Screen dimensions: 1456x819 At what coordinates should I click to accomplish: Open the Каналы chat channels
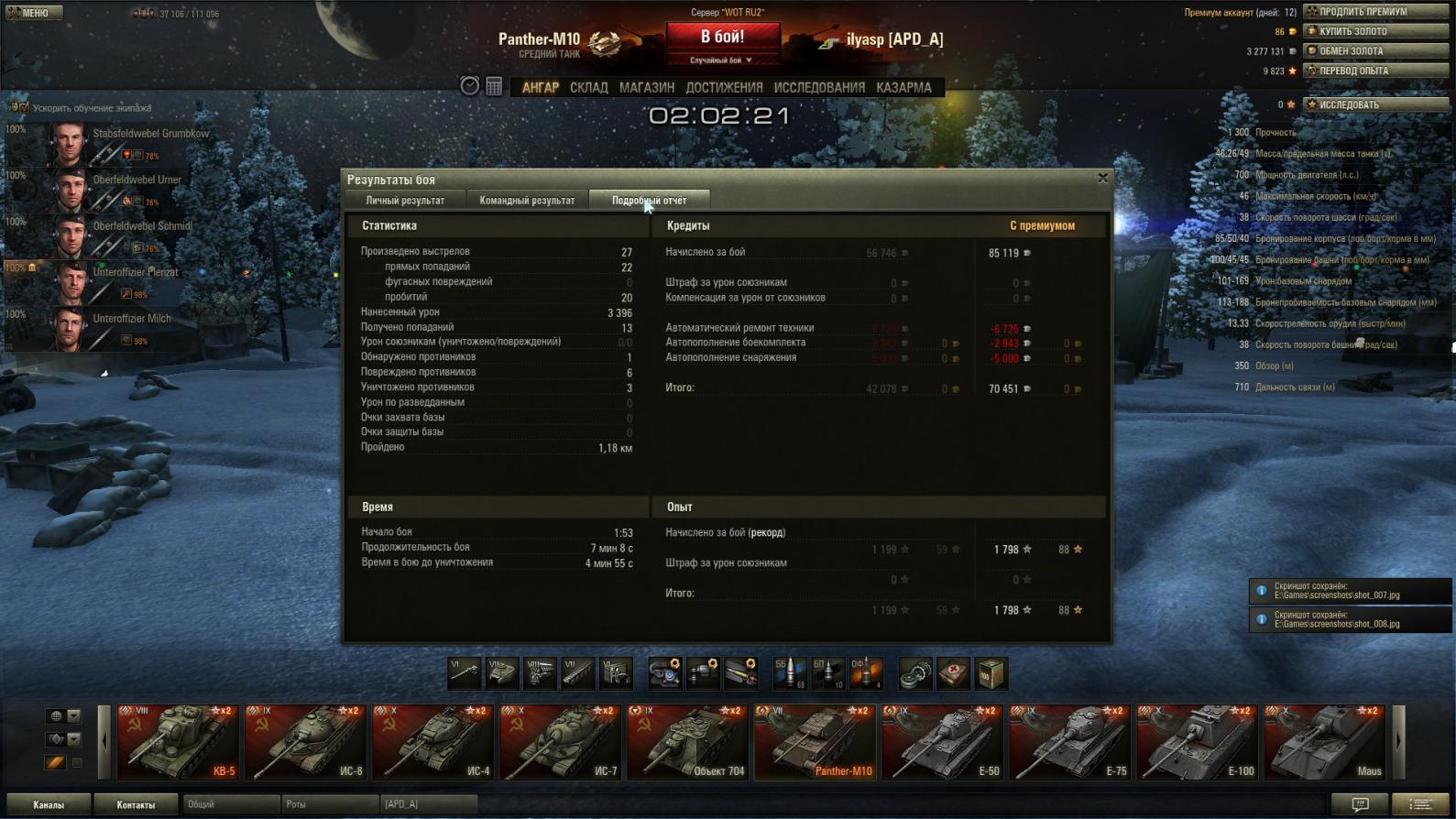pyautogui.click(x=49, y=804)
